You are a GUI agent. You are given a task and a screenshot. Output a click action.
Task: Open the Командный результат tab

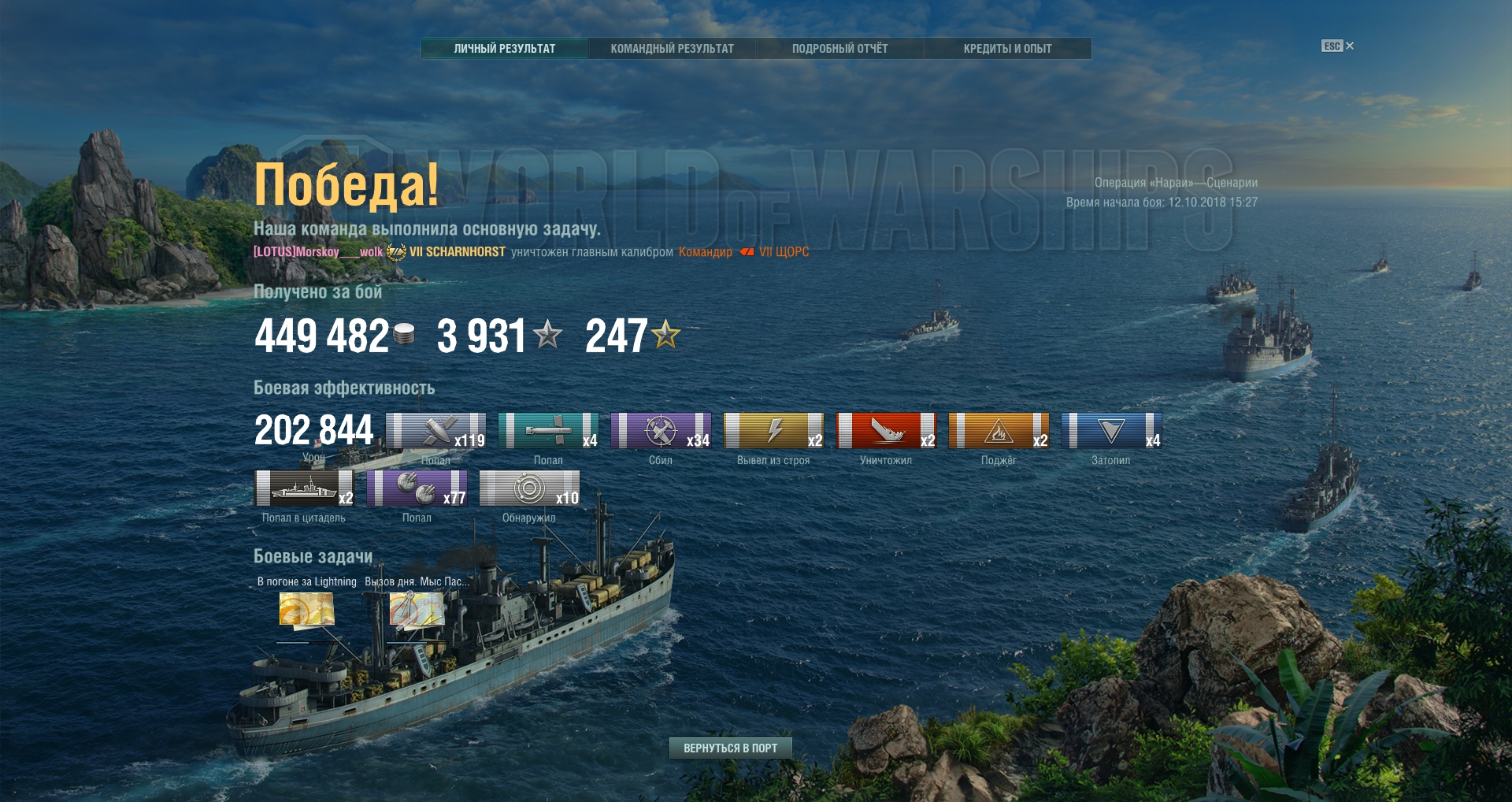tap(672, 49)
